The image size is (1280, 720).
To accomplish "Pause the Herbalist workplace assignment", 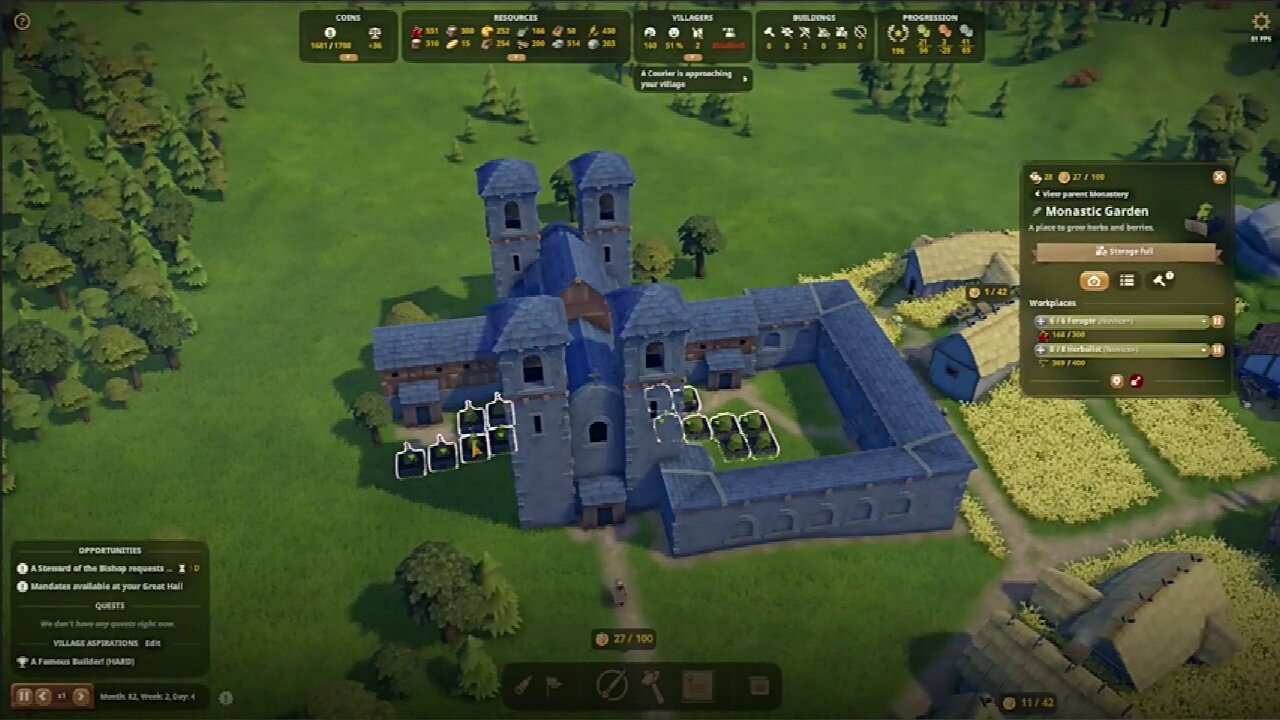I will [x=1217, y=351].
